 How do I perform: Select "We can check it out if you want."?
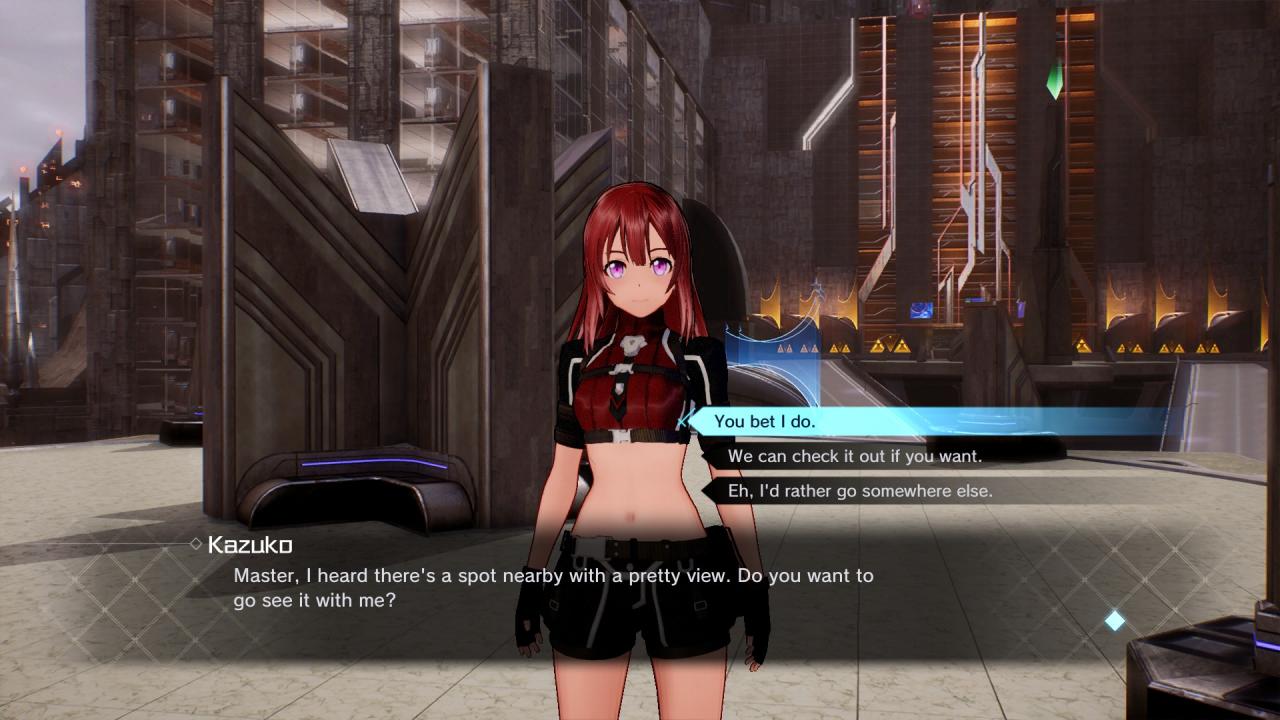coord(854,456)
